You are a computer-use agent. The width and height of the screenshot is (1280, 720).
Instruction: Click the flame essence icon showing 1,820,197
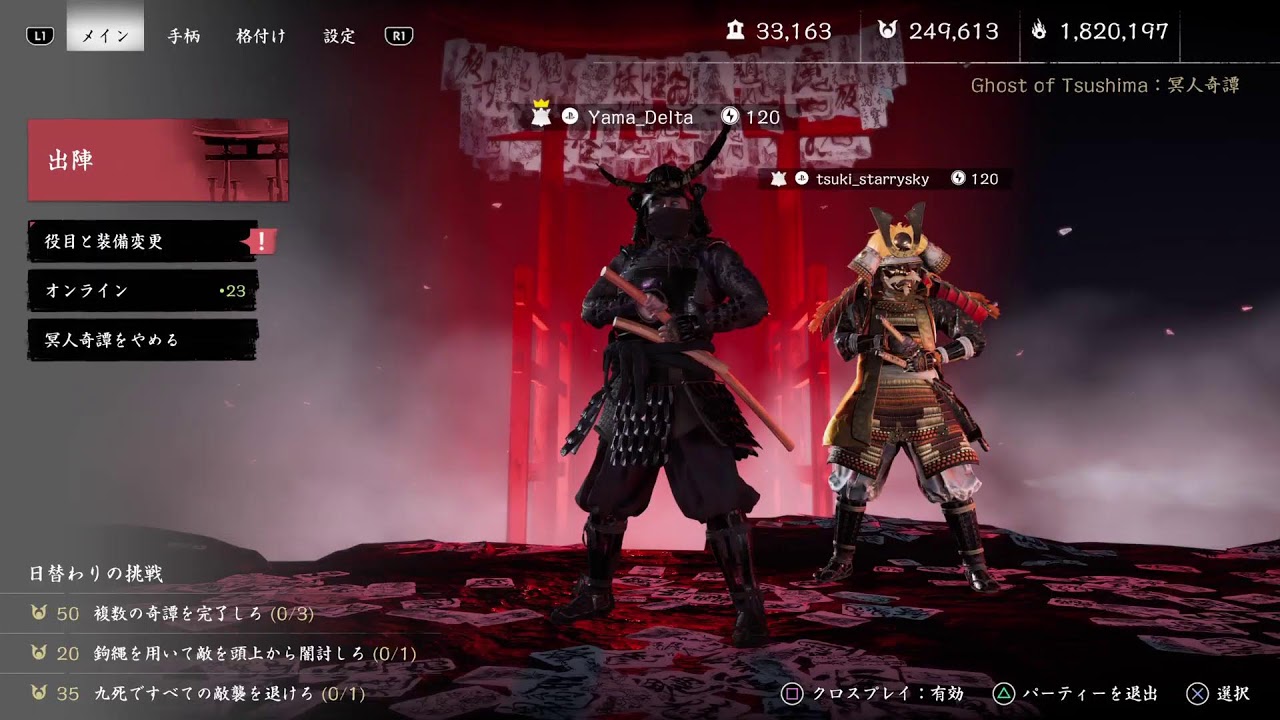[1040, 31]
